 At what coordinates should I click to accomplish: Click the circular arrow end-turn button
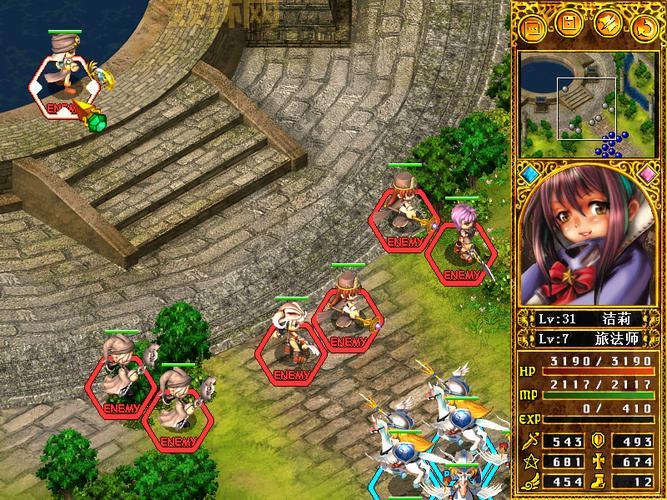[643, 26]
